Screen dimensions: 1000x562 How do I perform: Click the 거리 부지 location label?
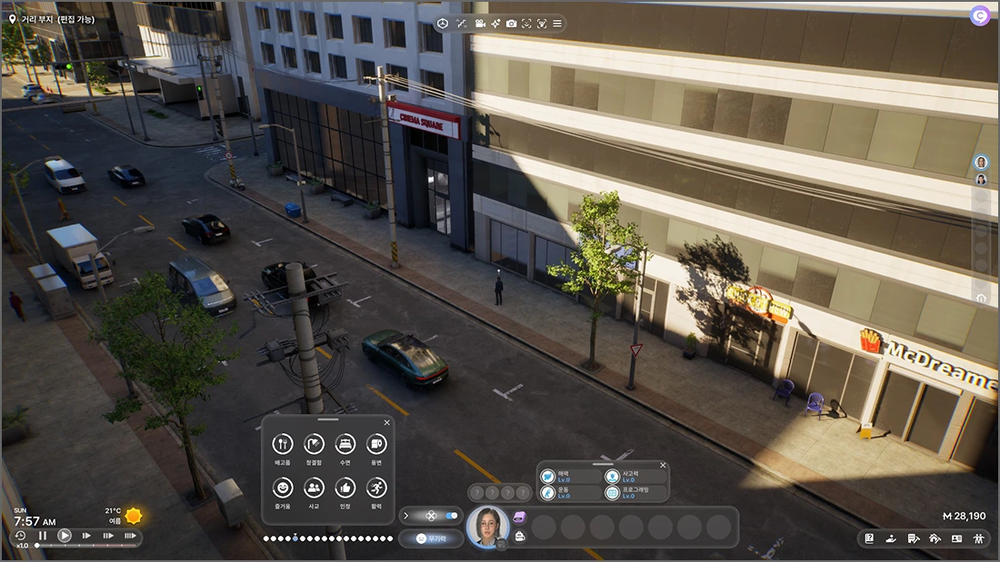(x=57, y=19)
